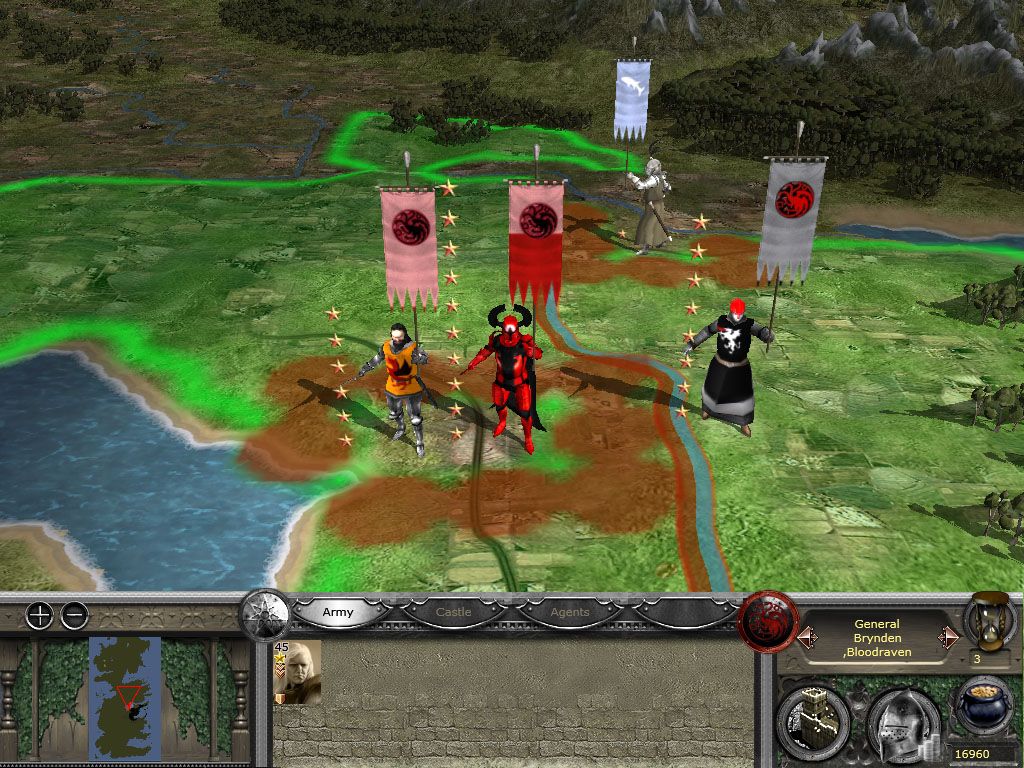Zoom out the minimap with the minus button

pyautogui.click(x=75, y=616)
